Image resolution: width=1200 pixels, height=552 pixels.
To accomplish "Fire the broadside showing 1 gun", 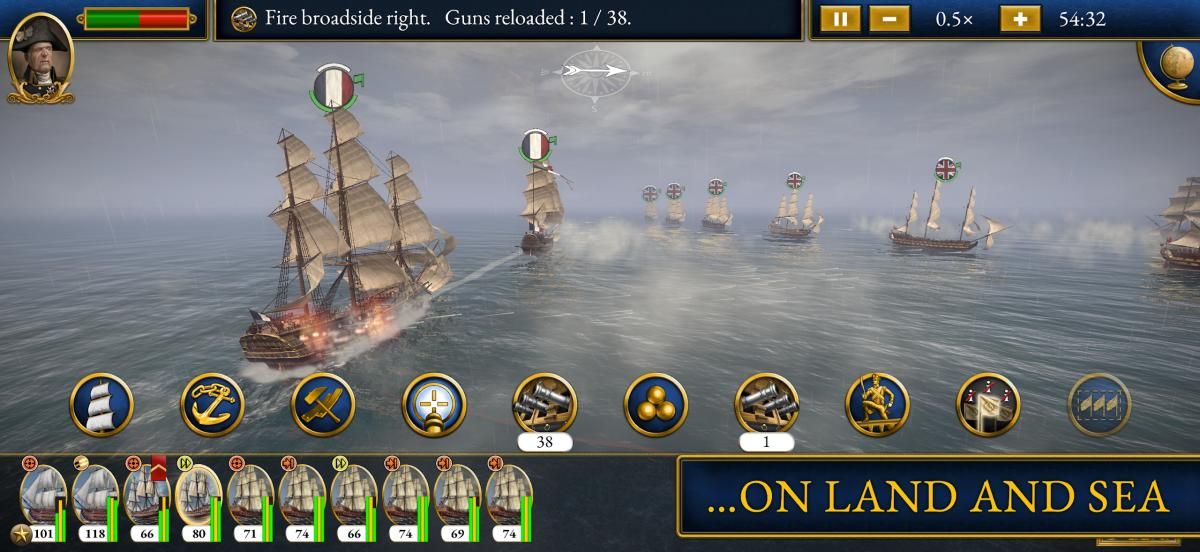I will [x=767, y=405].
